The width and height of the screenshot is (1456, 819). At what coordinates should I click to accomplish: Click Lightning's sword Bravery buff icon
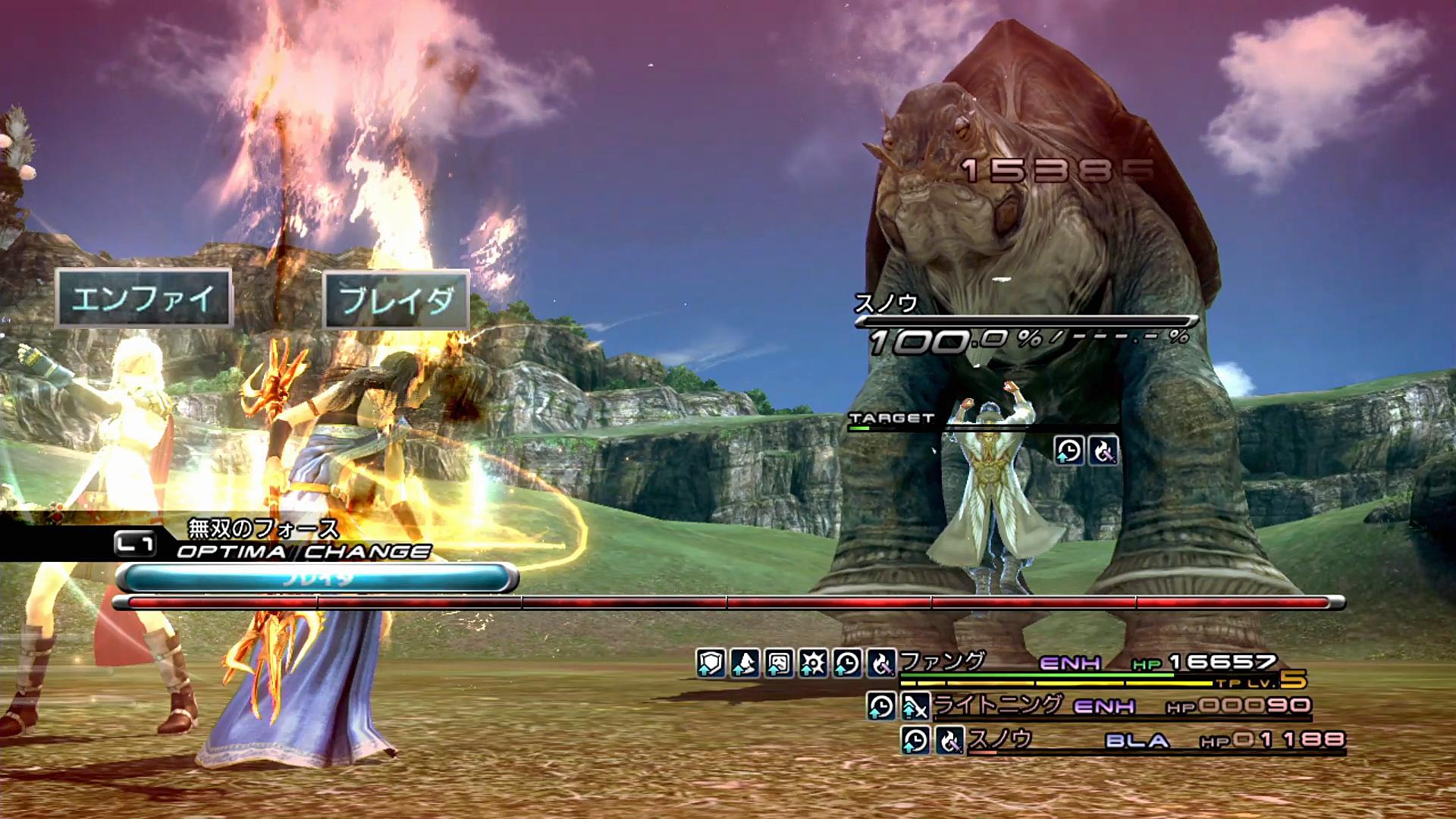tap(915, 707)
